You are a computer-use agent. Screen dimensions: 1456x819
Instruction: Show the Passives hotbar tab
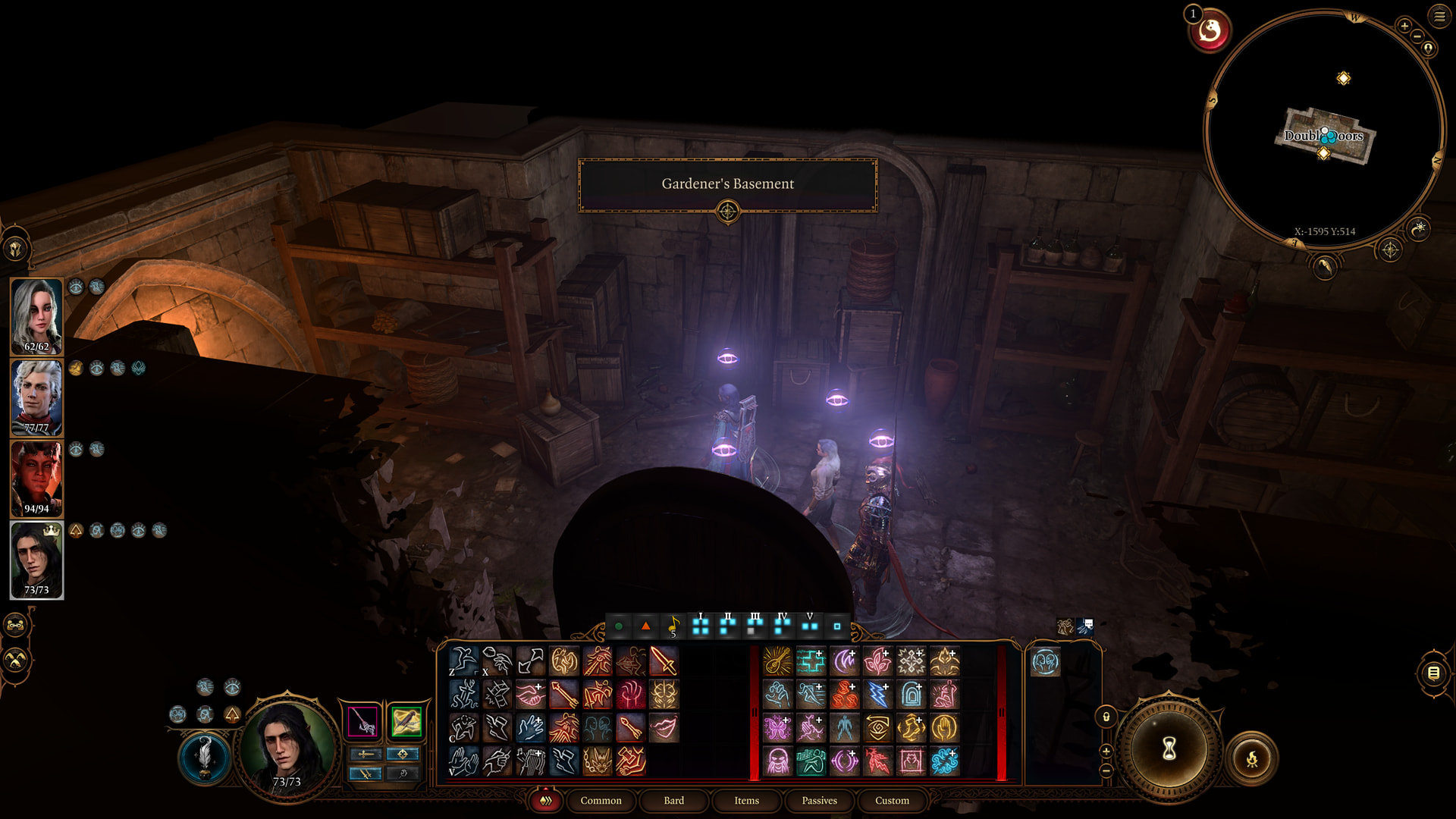coord(819,801)
